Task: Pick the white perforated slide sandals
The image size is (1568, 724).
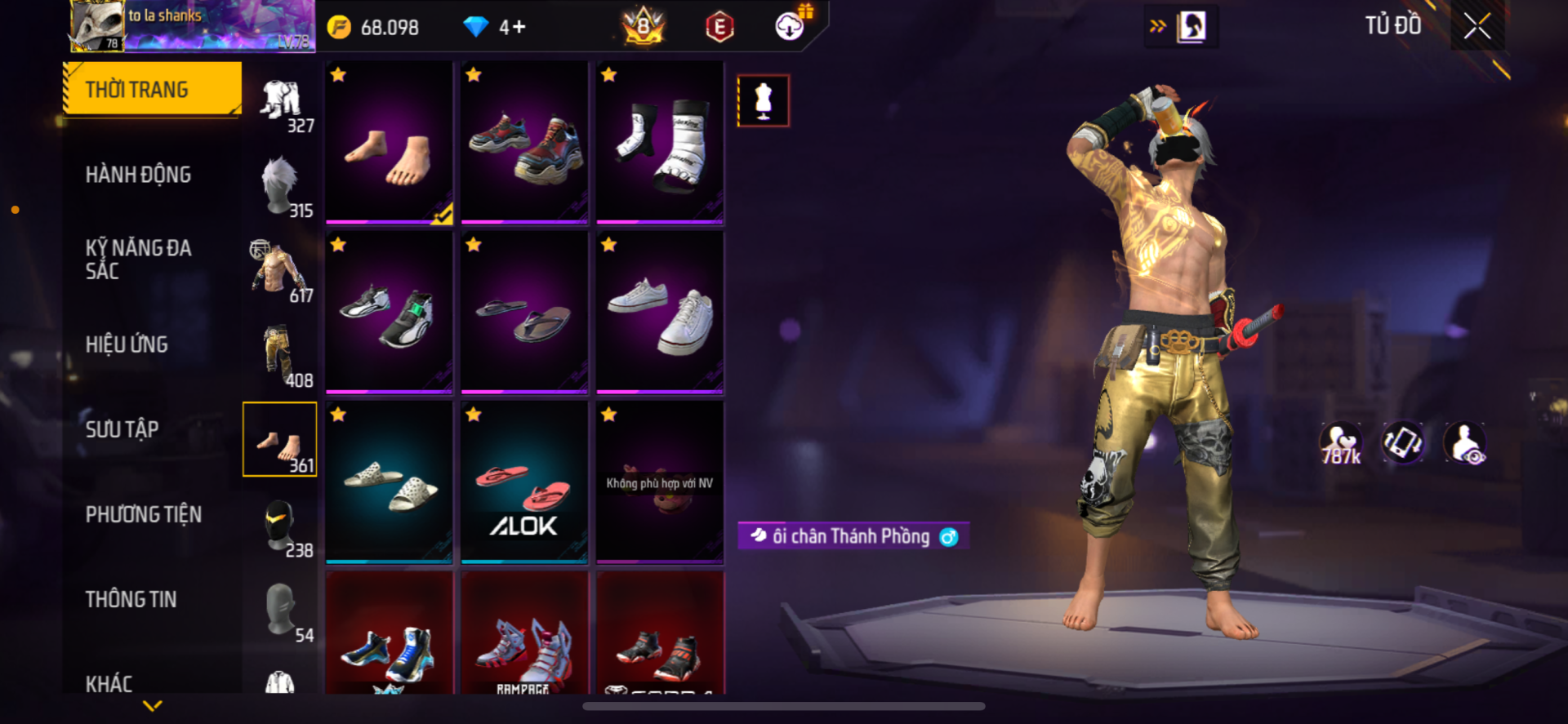Action: click(x=389, y=482)
